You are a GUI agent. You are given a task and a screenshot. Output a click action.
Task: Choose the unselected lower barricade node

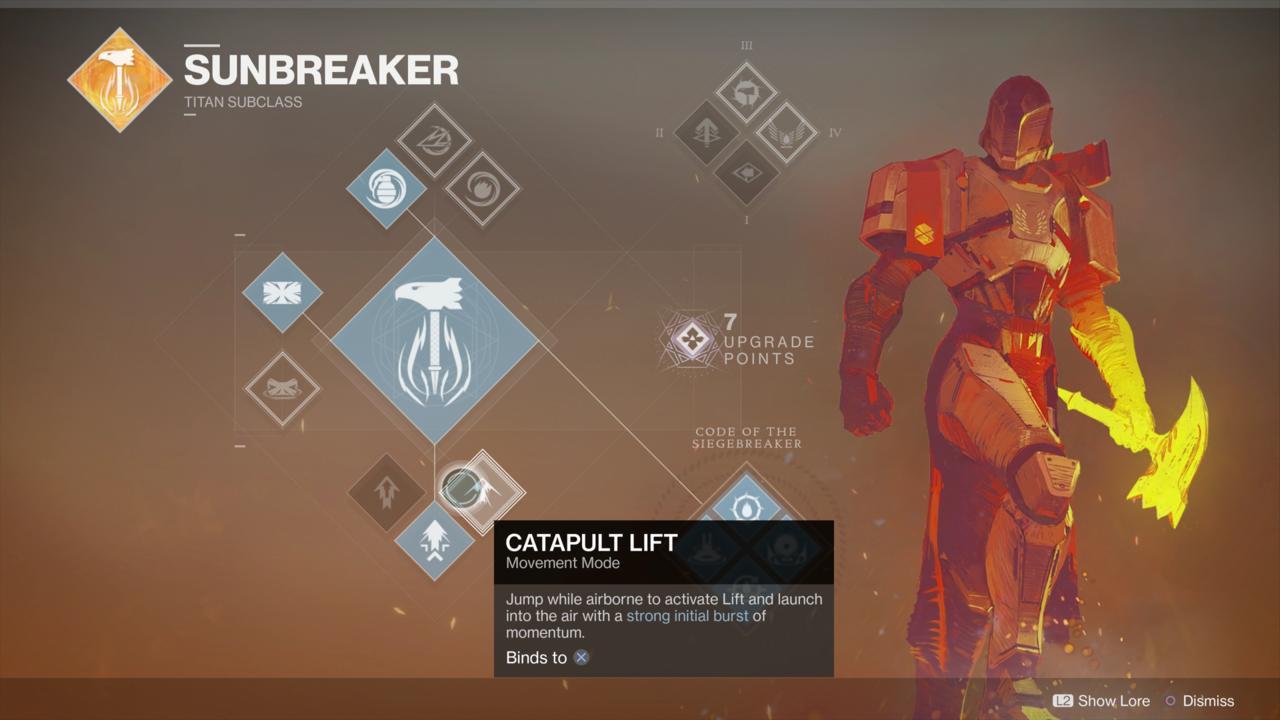[x=282, y=389]
